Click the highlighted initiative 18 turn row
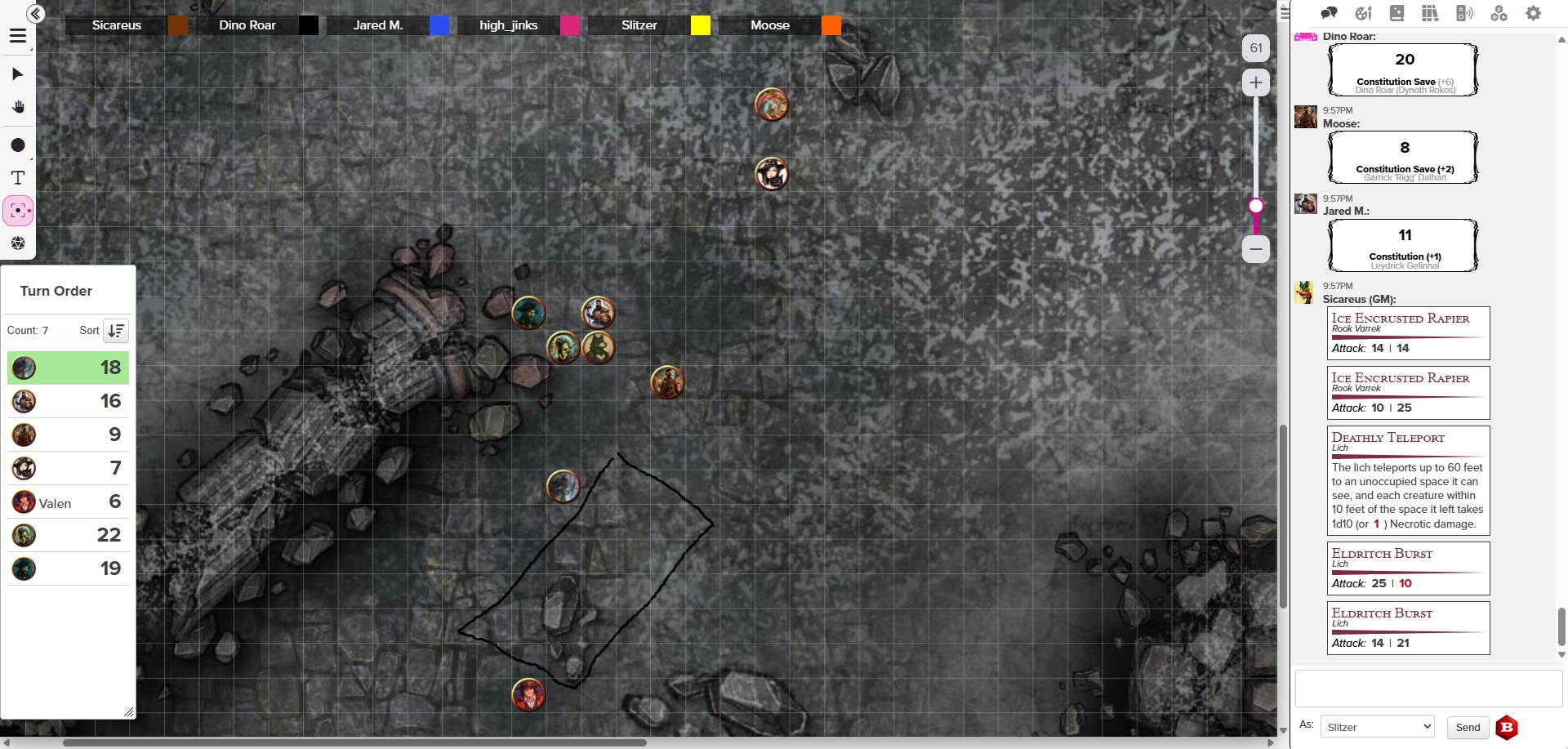 point(67,368)
